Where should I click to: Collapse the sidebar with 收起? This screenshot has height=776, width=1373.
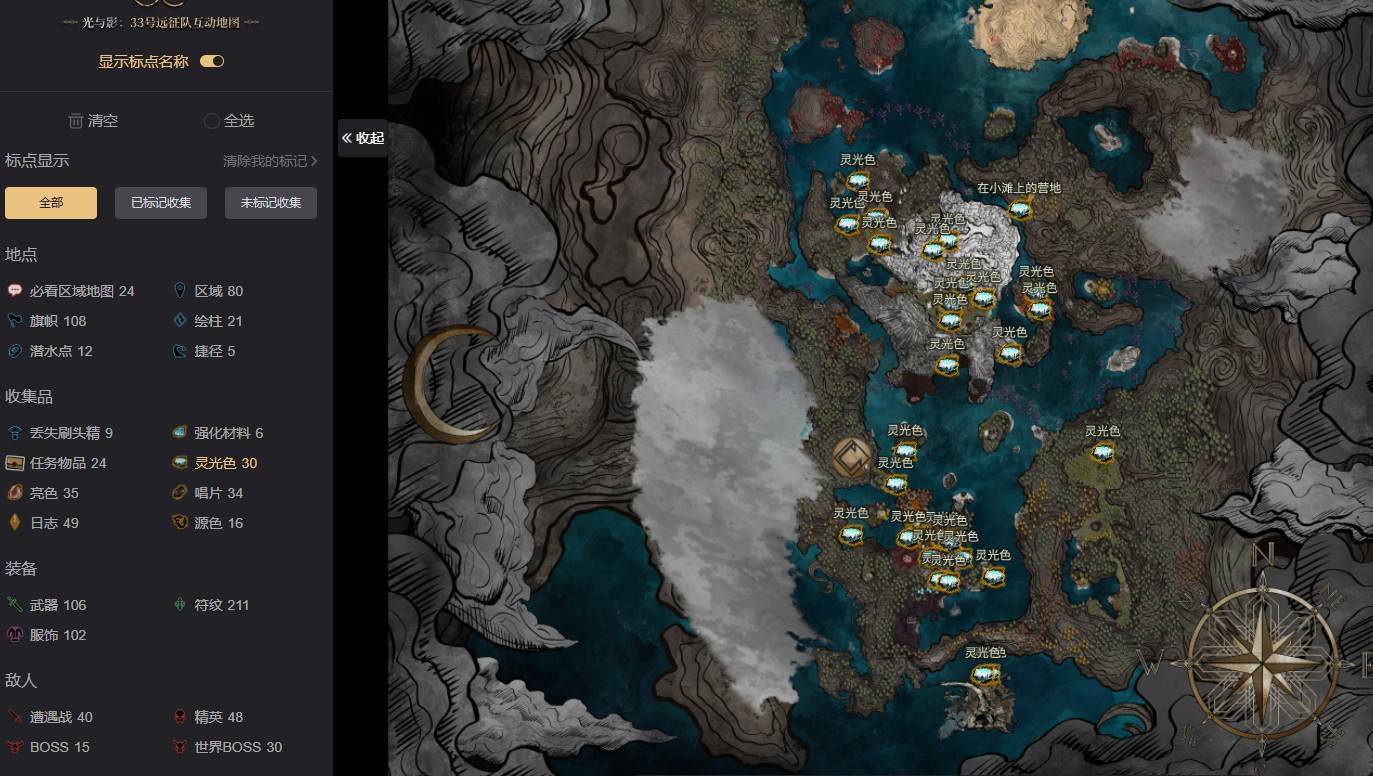pos(362,138)
